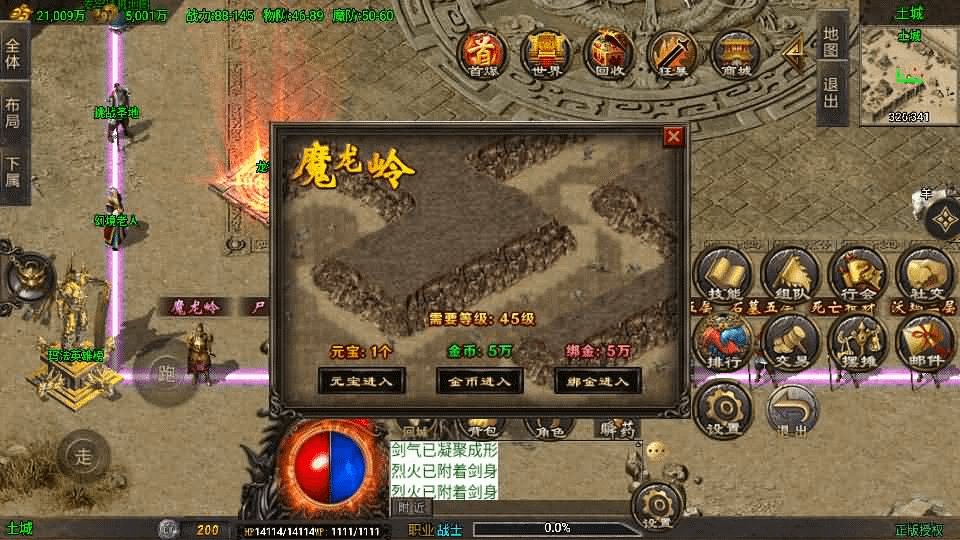This screenshot has height=540, width=960.
Task: Open the 邮件 mail icon
Action: pos(925,342)
